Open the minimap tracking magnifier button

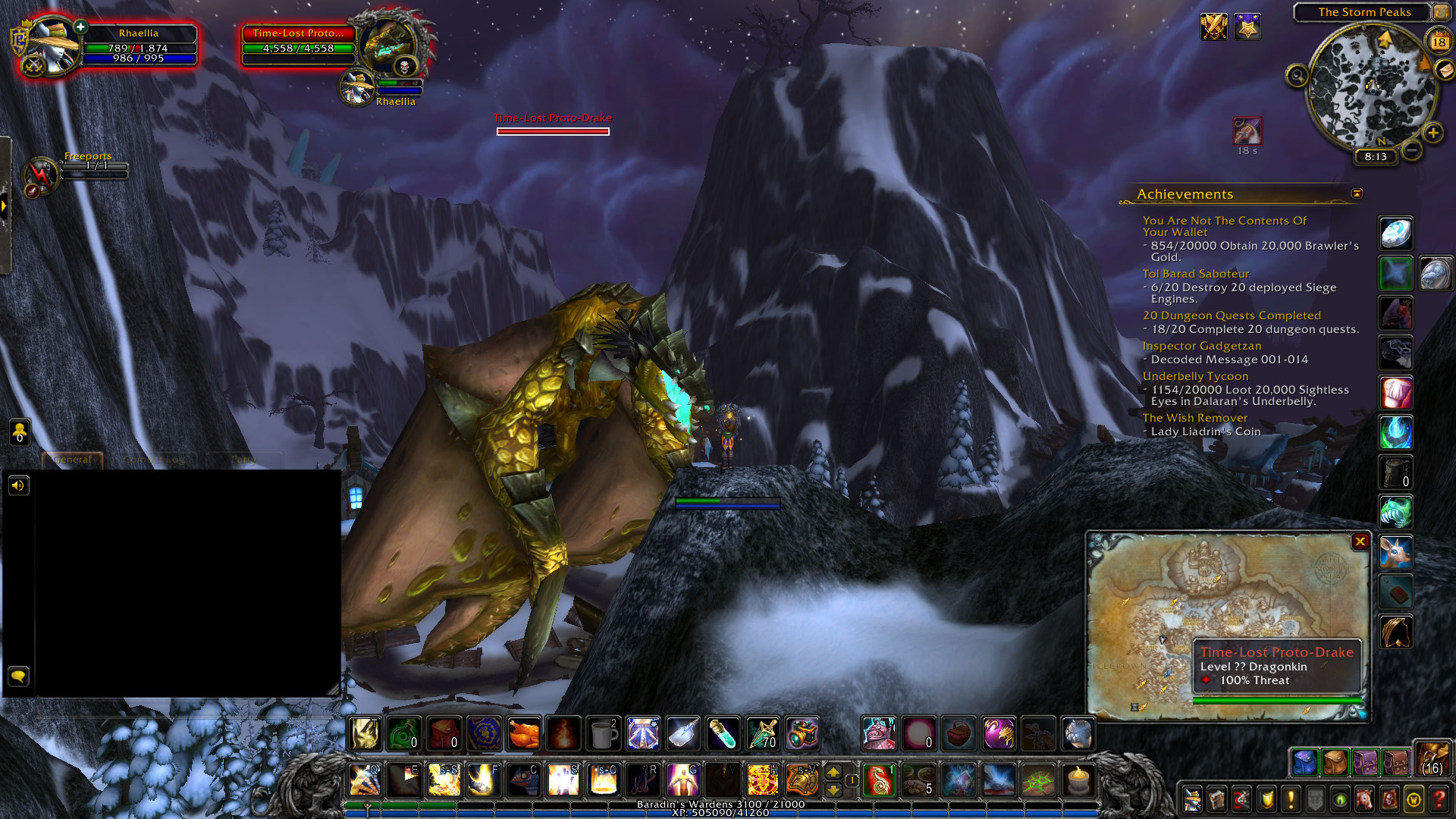tap(1297, 76)
